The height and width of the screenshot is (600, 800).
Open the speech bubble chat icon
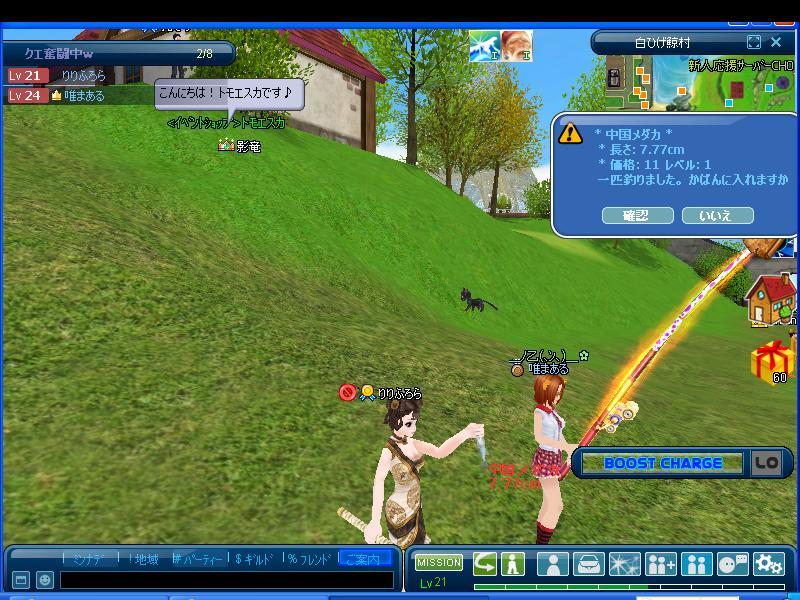click(x=733, y=564)
